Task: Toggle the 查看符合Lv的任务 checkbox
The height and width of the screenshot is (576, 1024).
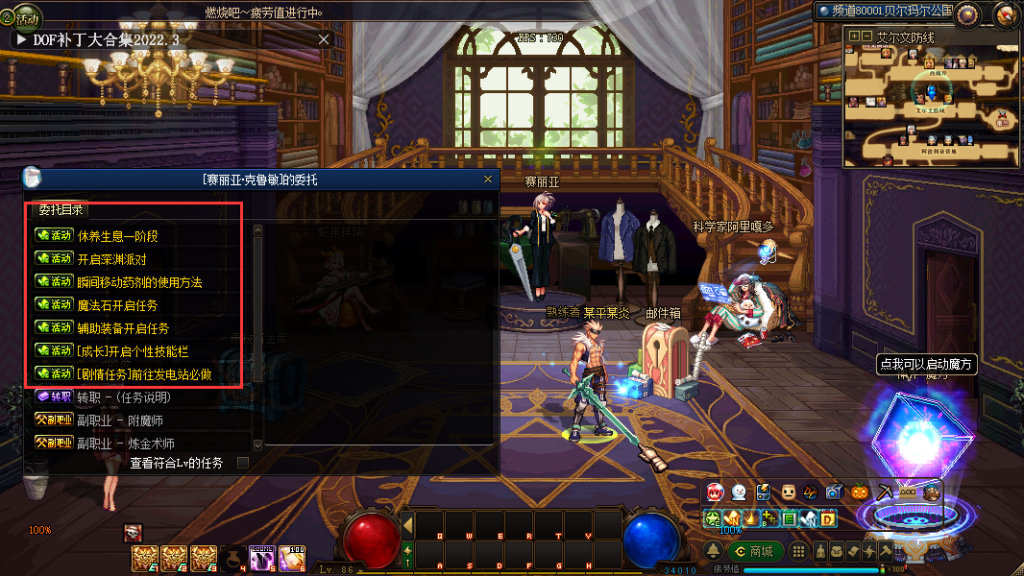Action: (x=242, y=463)
